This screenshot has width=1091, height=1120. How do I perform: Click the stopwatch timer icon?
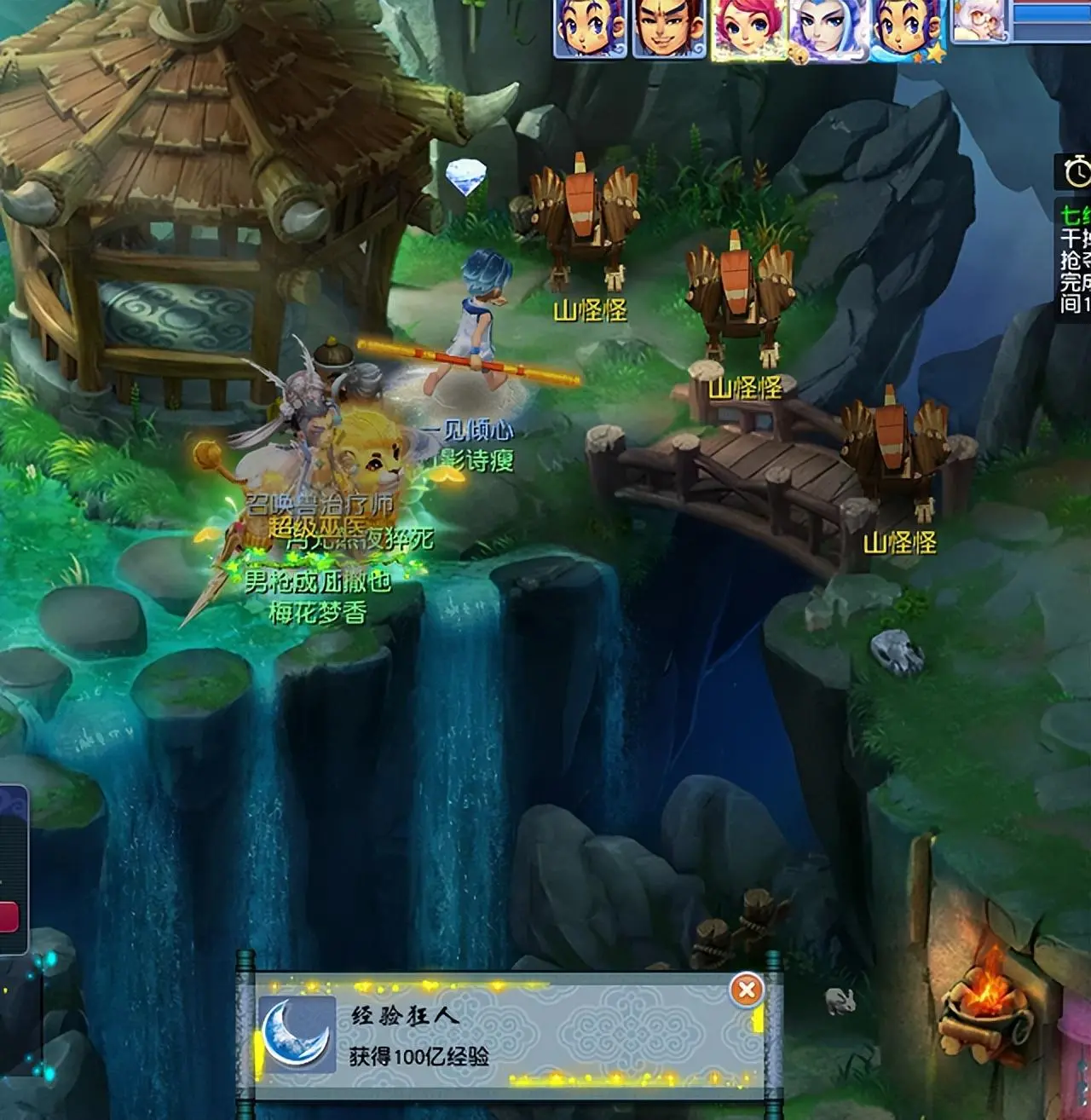[x=1076, y=171]
